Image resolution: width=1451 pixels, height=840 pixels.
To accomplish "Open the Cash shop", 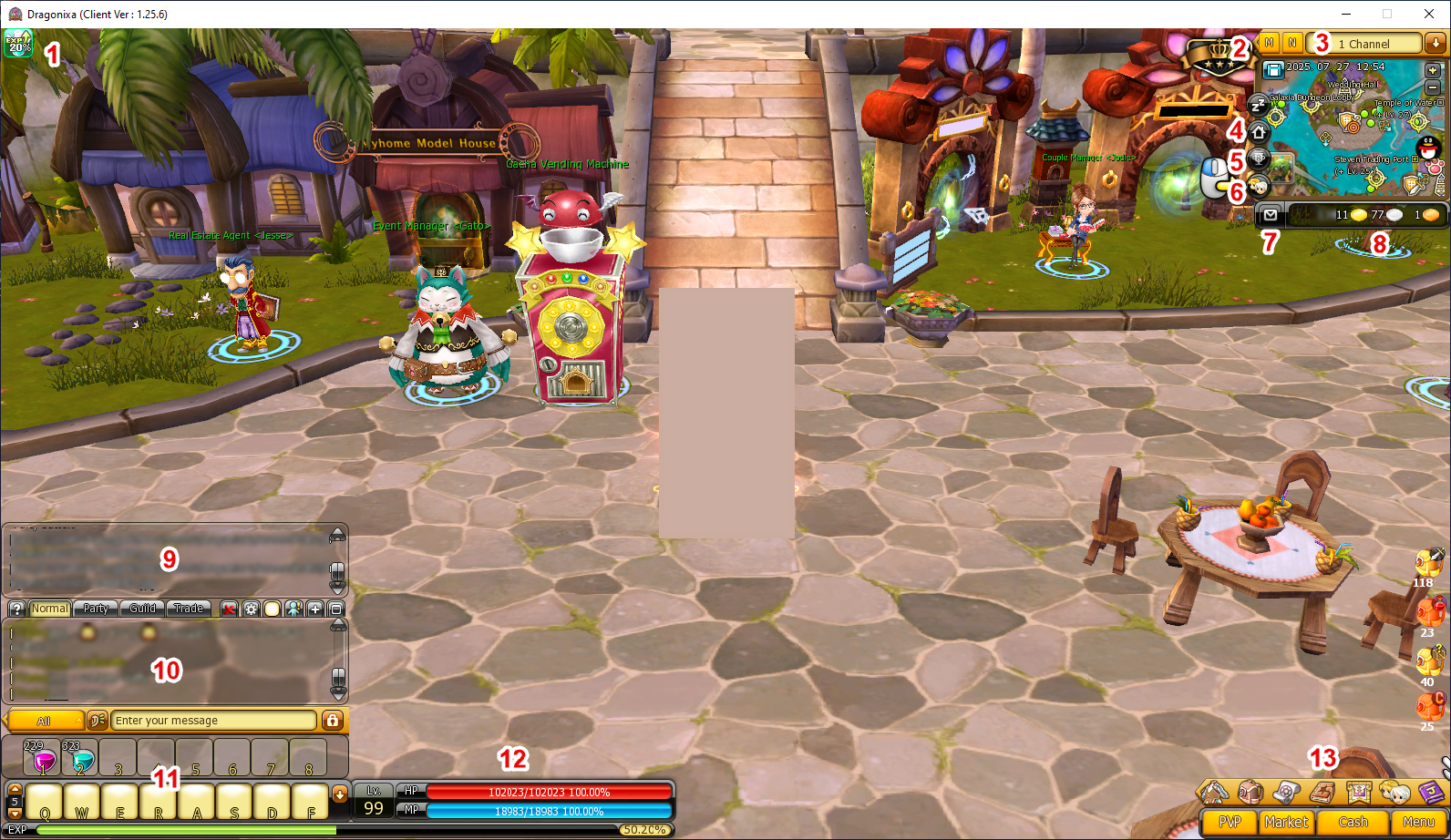I will coord(1353,822).
